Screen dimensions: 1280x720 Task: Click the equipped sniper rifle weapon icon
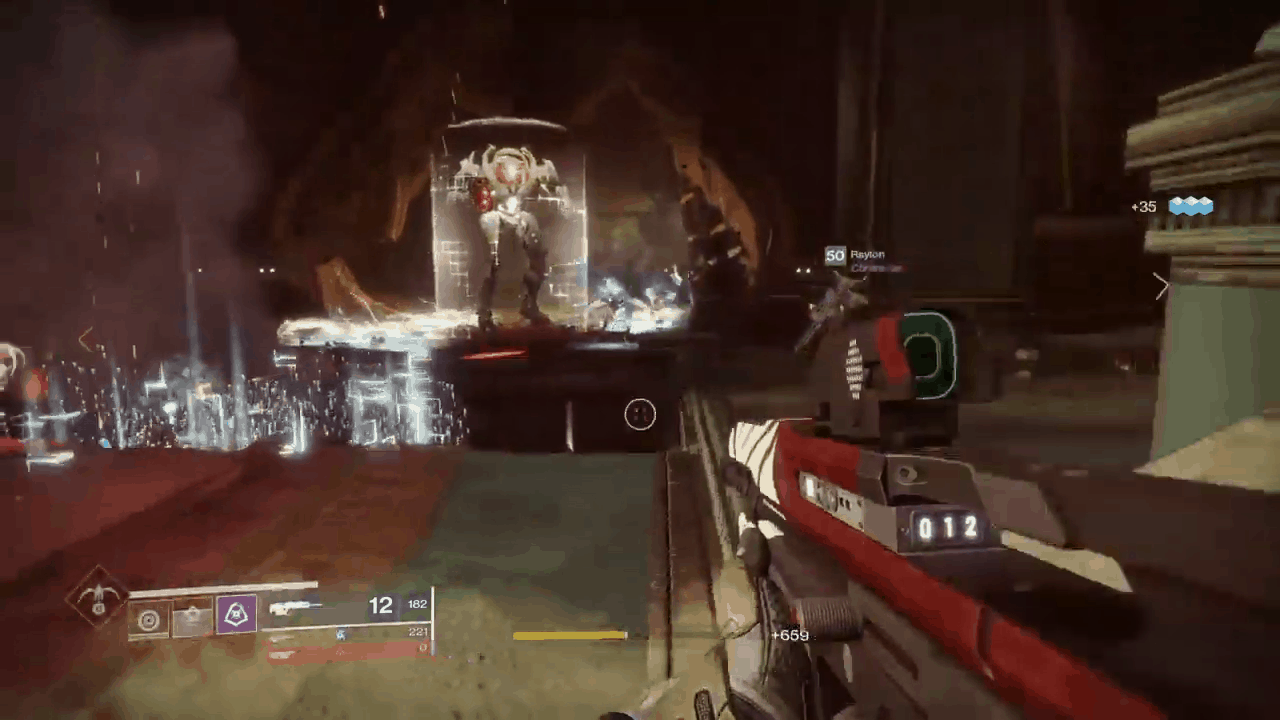click(295, 605)
